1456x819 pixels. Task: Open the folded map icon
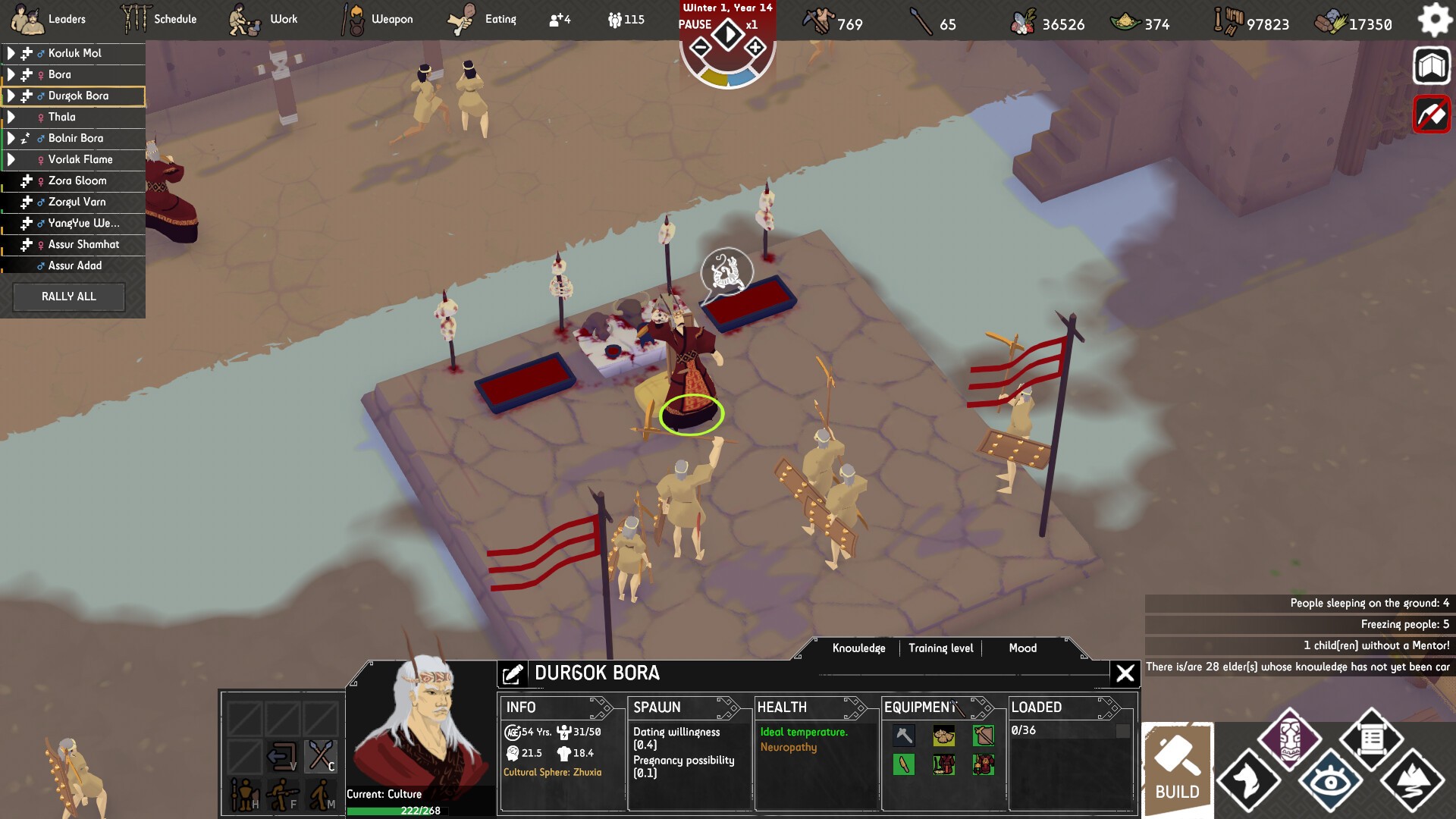point(1431,66)
